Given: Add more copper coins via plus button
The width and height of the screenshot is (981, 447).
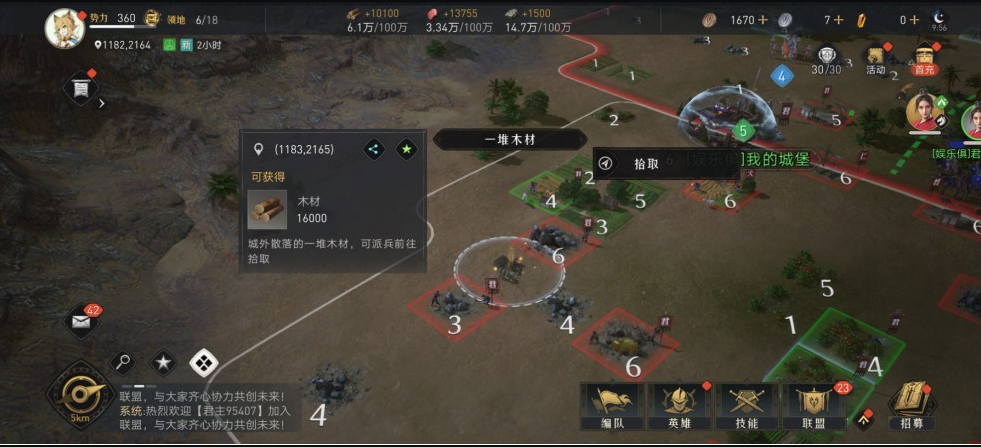Looking at the screenshot, I should point(763,19).
